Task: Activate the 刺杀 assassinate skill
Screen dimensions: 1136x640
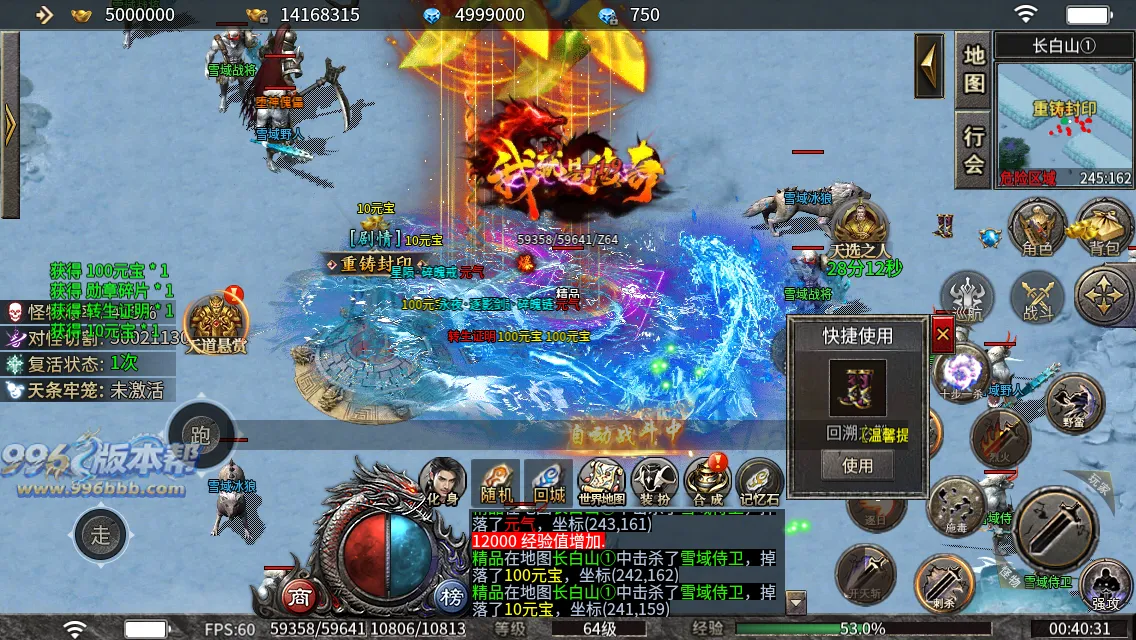Action: point(943,582)
